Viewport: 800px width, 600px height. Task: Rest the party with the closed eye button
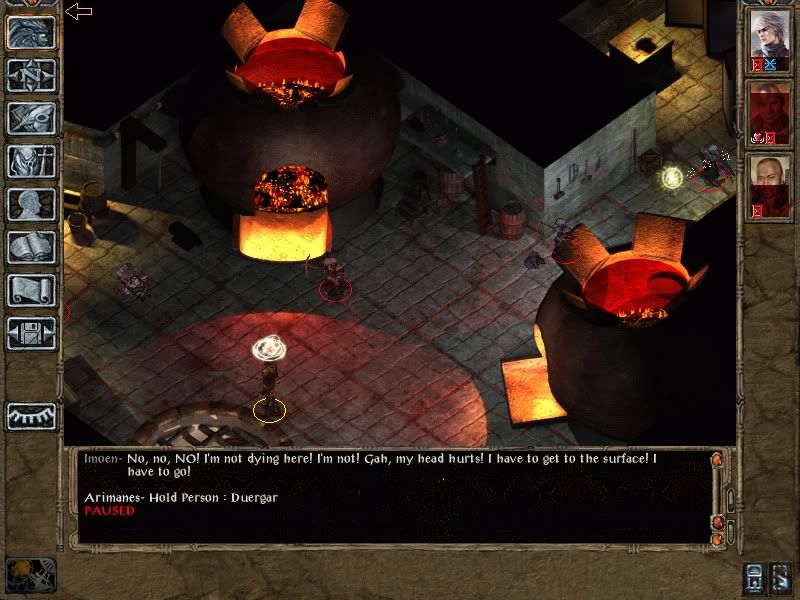[x=32, y=416]
